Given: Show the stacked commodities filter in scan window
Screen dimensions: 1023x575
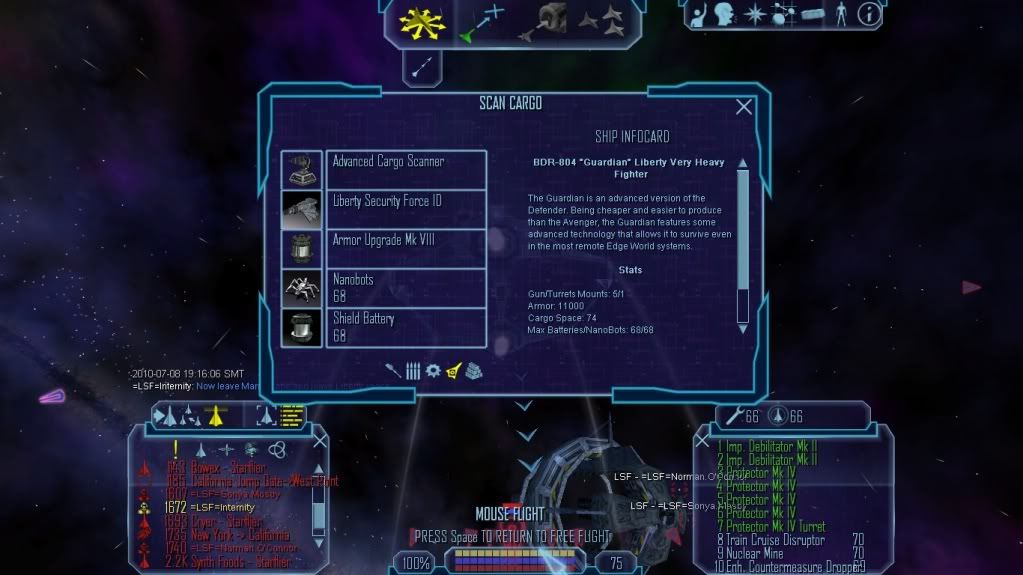Looking at the screenshot, I should point(472,371).
